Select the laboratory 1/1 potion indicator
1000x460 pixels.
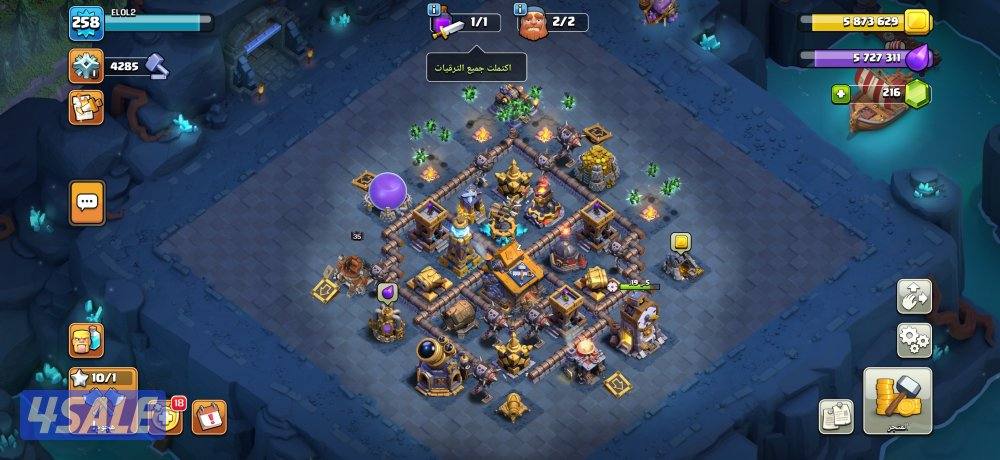tap(465, 22)
